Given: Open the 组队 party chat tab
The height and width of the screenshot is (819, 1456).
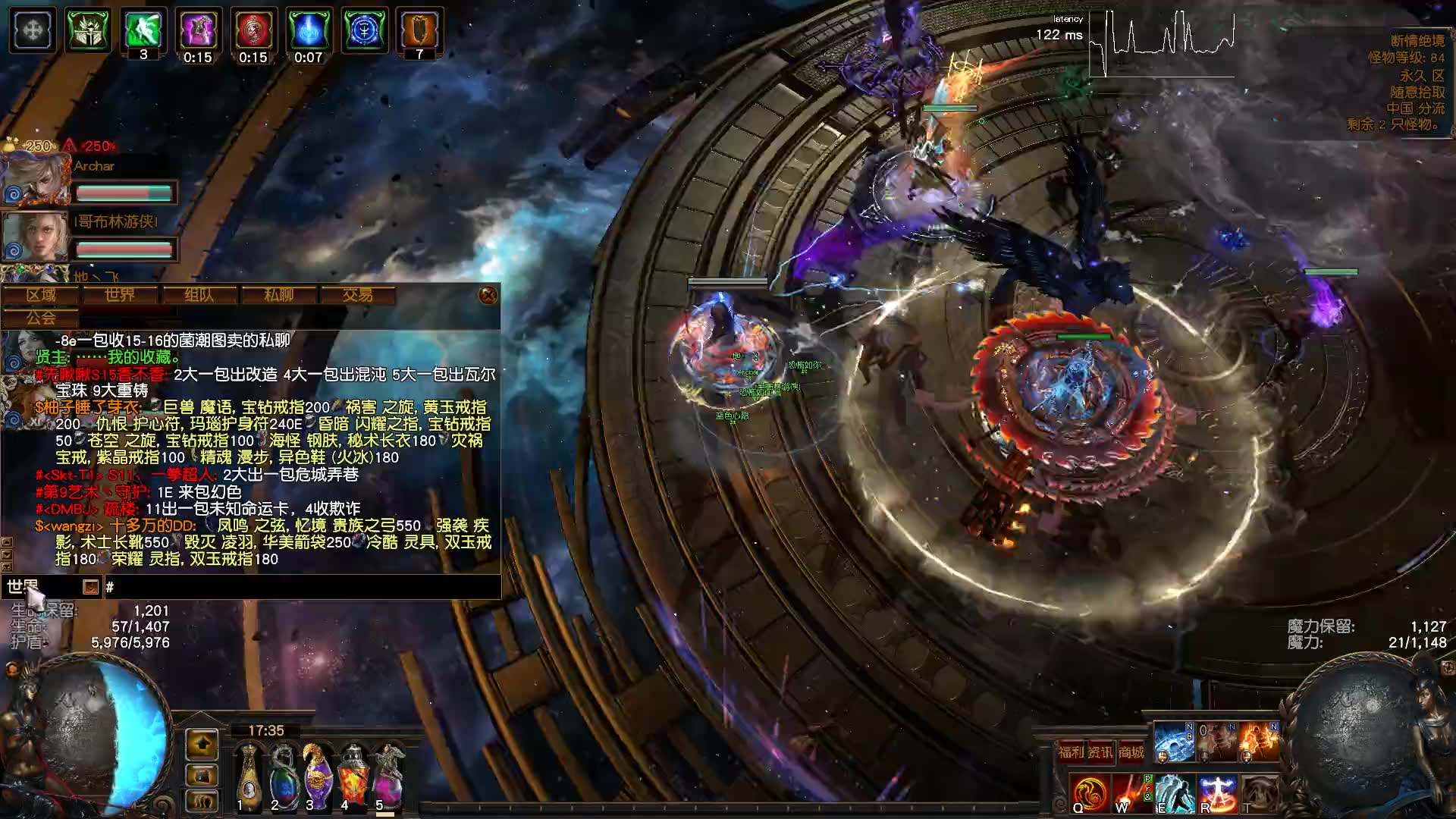Looking at the screenshot, I should pos(199,295).
